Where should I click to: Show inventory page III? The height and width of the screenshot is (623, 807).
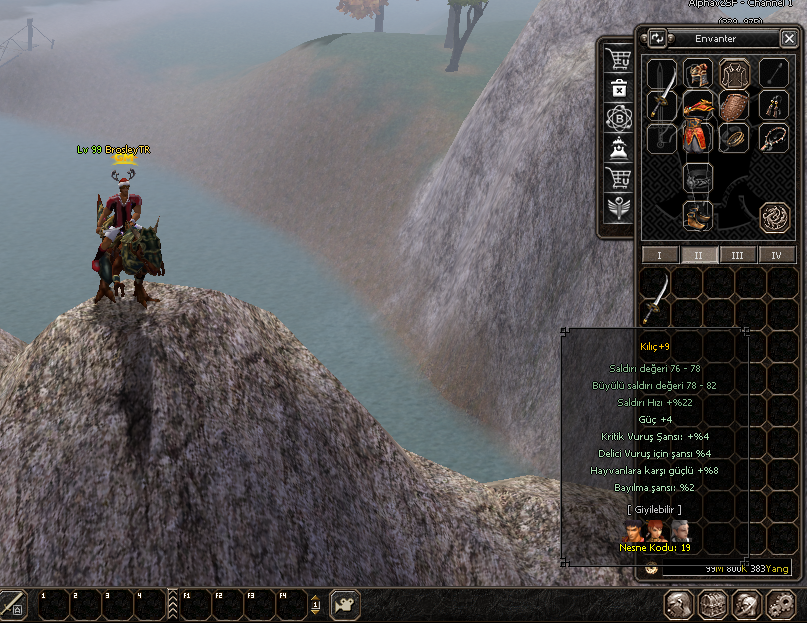click(x=737, y=255)
